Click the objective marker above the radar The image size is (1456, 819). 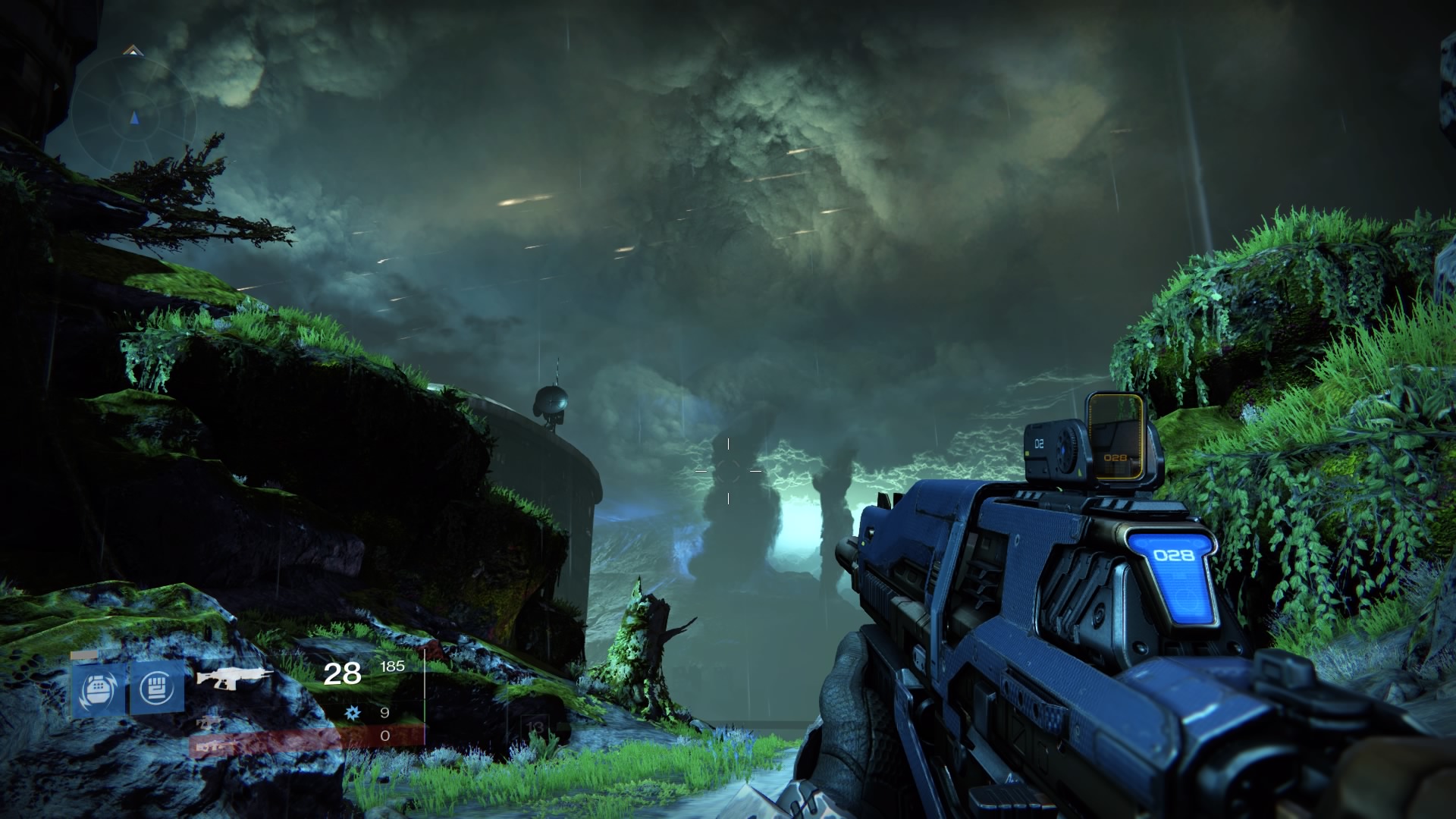pos(133,51)
